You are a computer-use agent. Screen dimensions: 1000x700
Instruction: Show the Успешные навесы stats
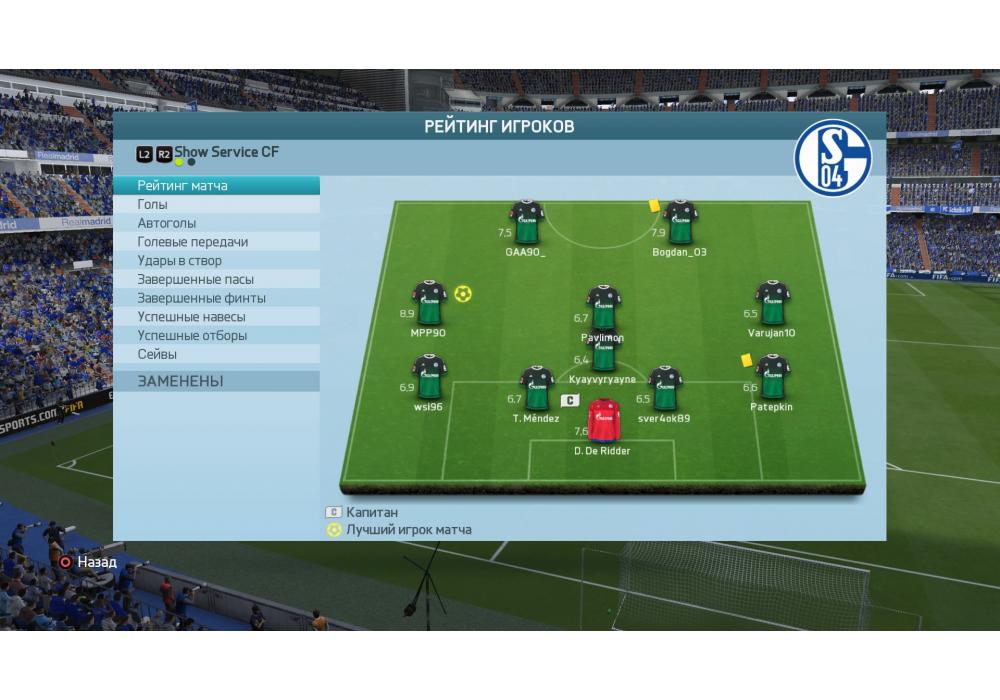coord(217,317)
